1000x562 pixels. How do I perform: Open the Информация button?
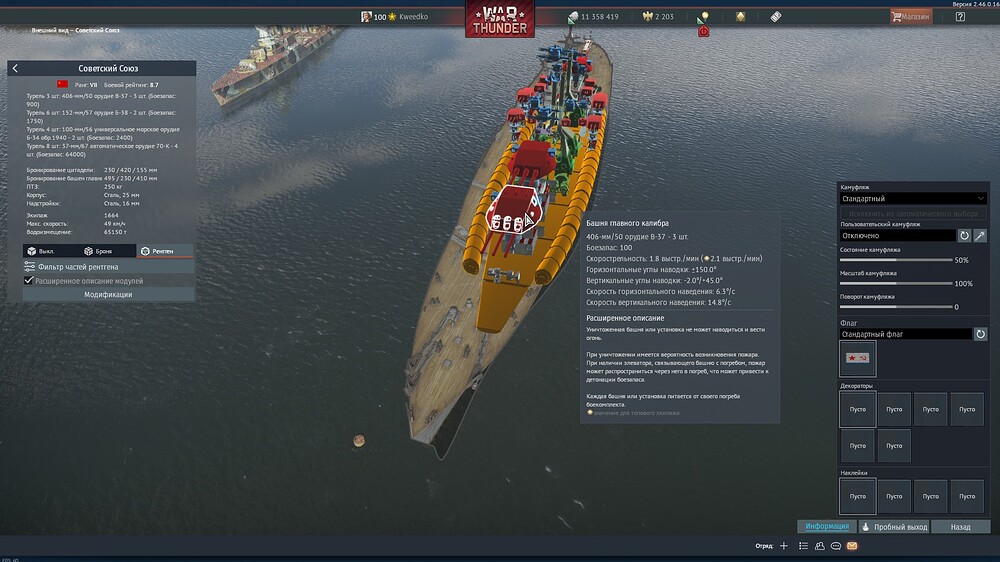click(827, 526)
